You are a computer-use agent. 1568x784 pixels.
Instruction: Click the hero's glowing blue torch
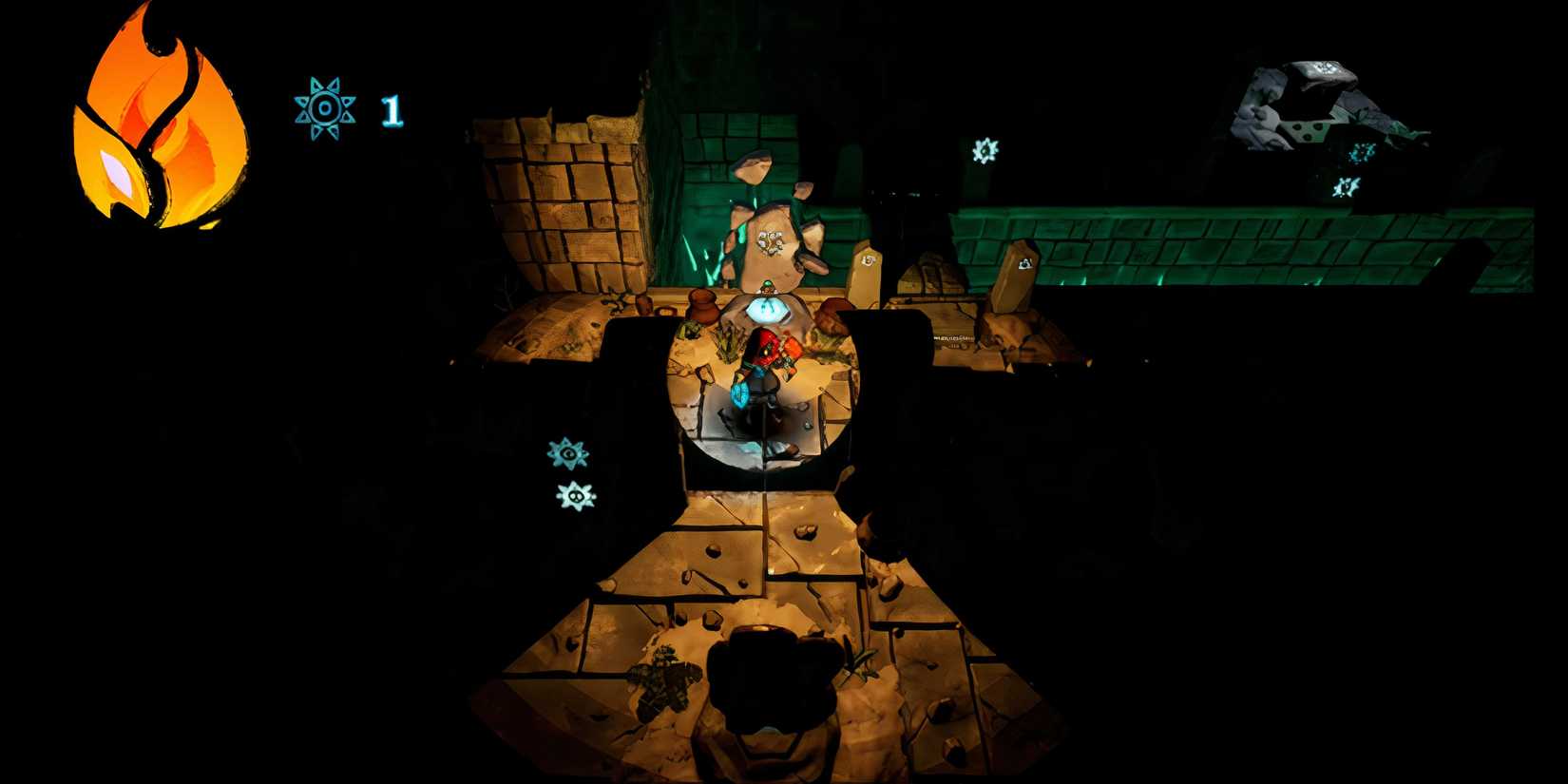pos(741,393)
